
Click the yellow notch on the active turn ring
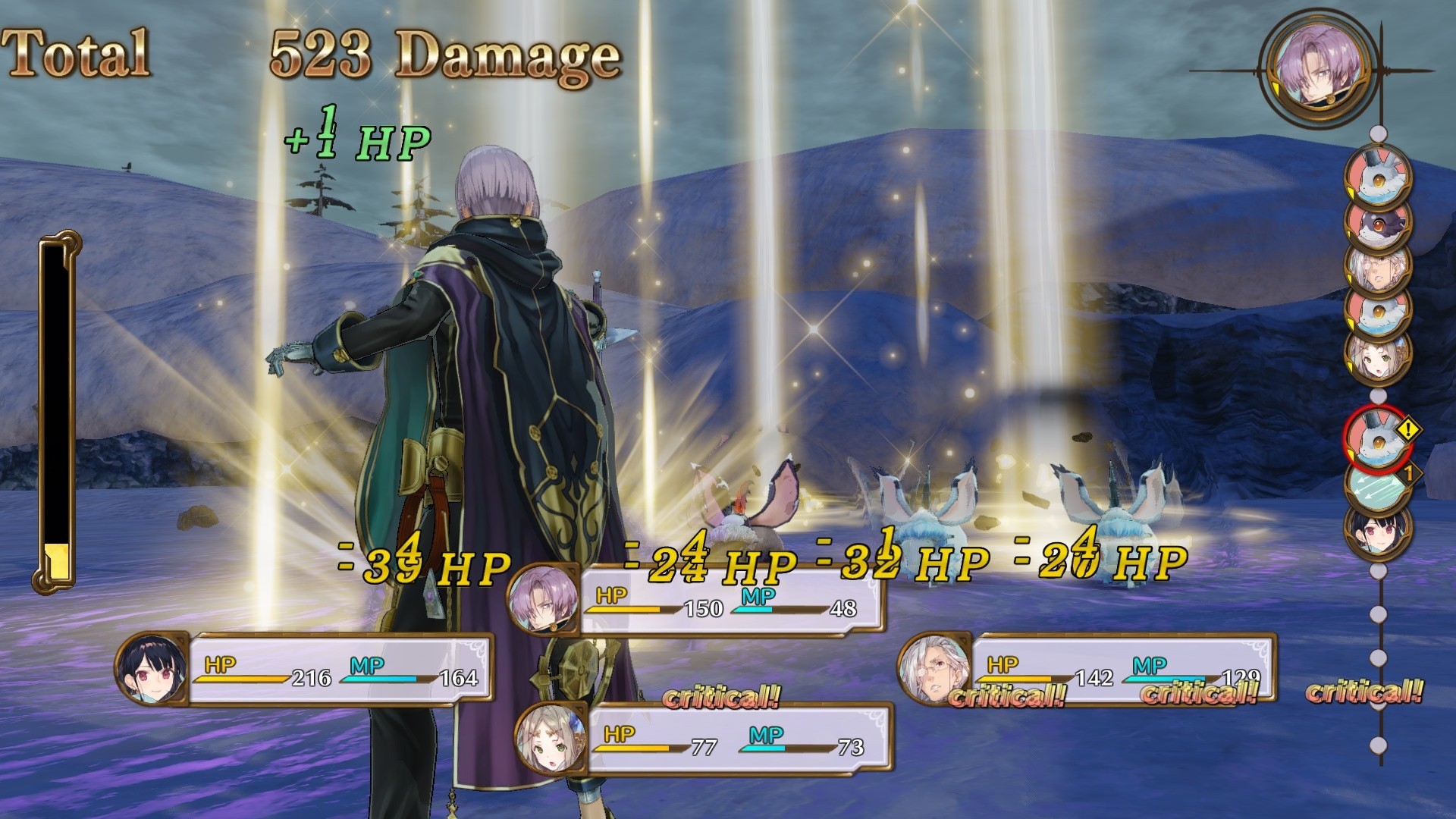pyautogui.click(x=1276, y=88)
